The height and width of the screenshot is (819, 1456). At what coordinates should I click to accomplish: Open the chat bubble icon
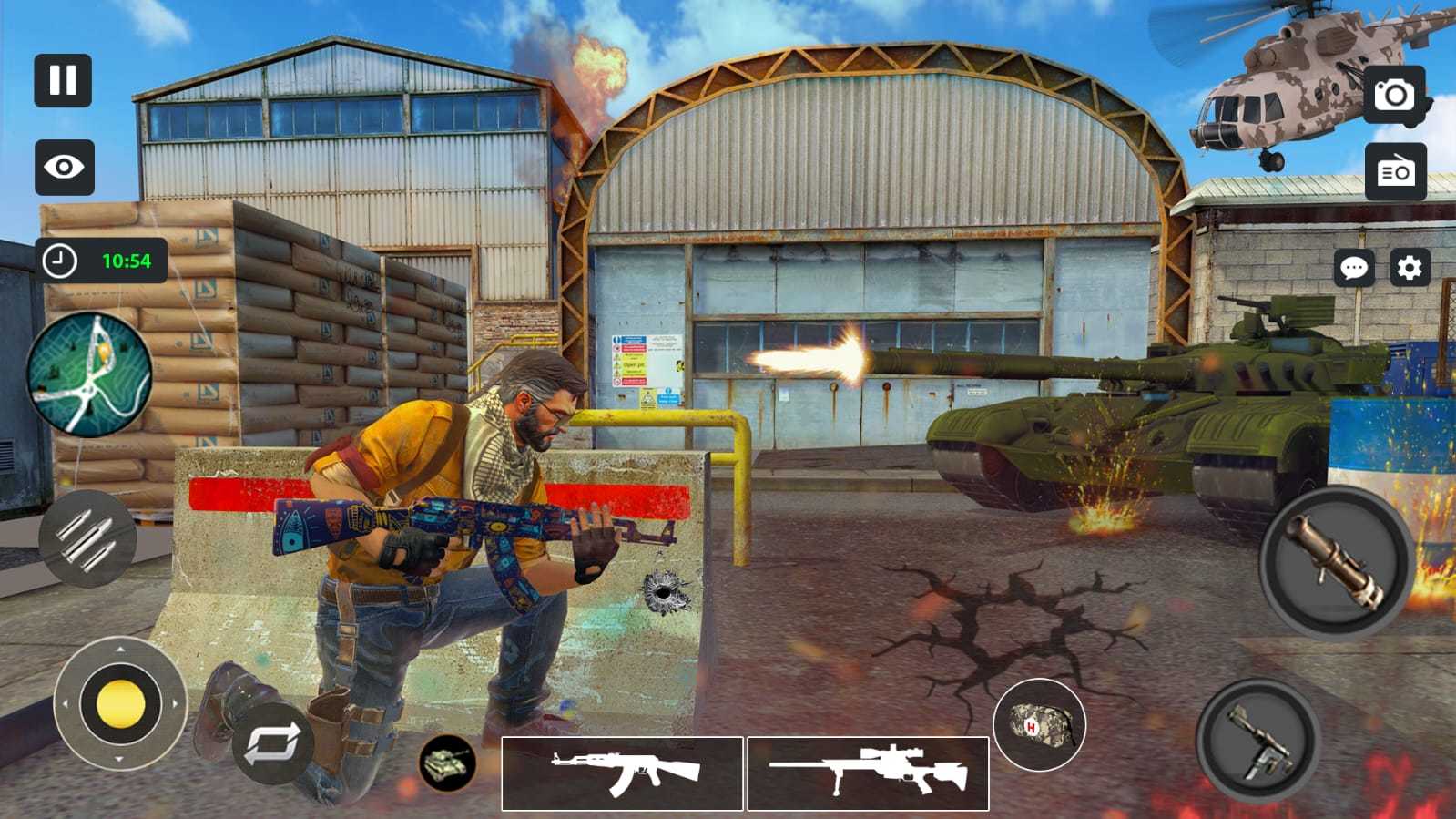1356,269
